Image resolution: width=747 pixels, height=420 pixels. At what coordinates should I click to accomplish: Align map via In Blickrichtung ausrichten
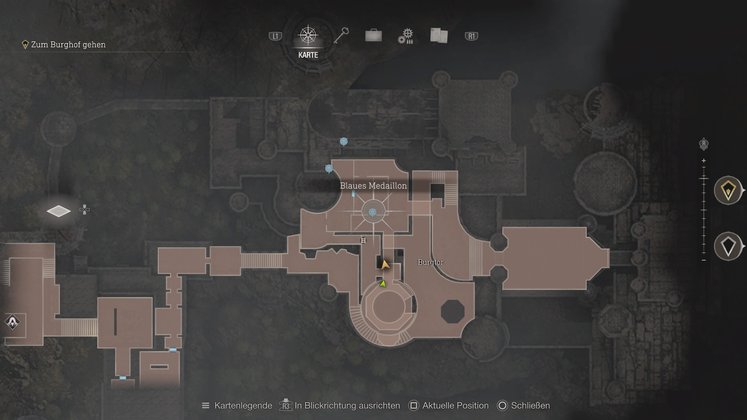pos(340,405)
